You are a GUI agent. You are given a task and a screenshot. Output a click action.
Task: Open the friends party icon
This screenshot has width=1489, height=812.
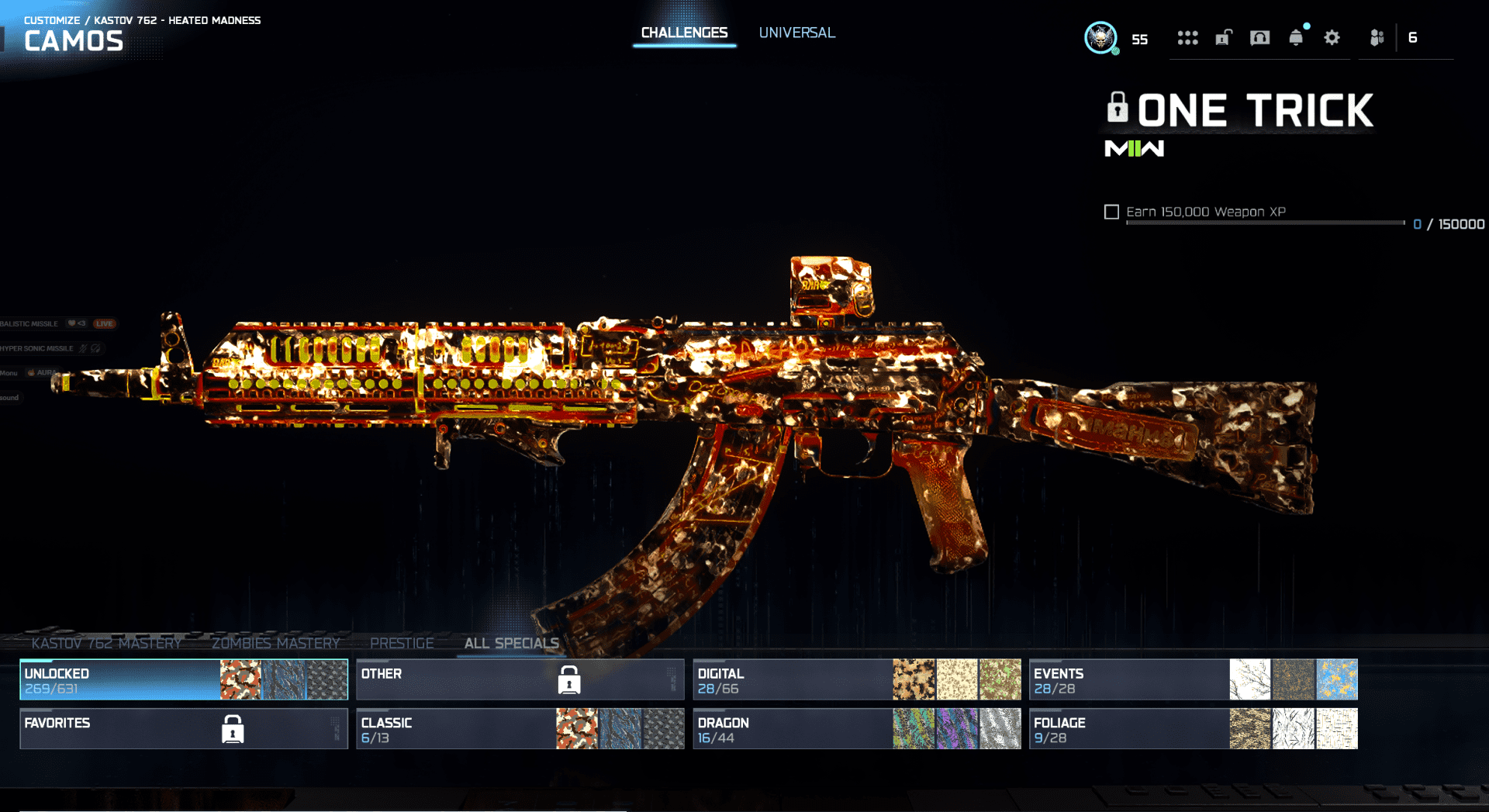[1377, 38]
